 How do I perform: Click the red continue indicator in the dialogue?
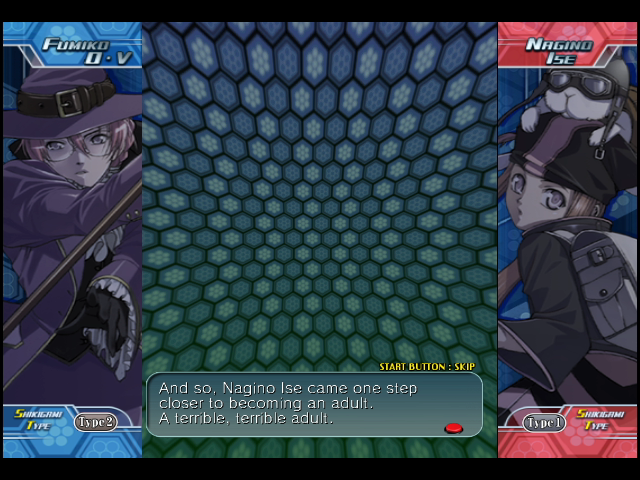[453, 428]
